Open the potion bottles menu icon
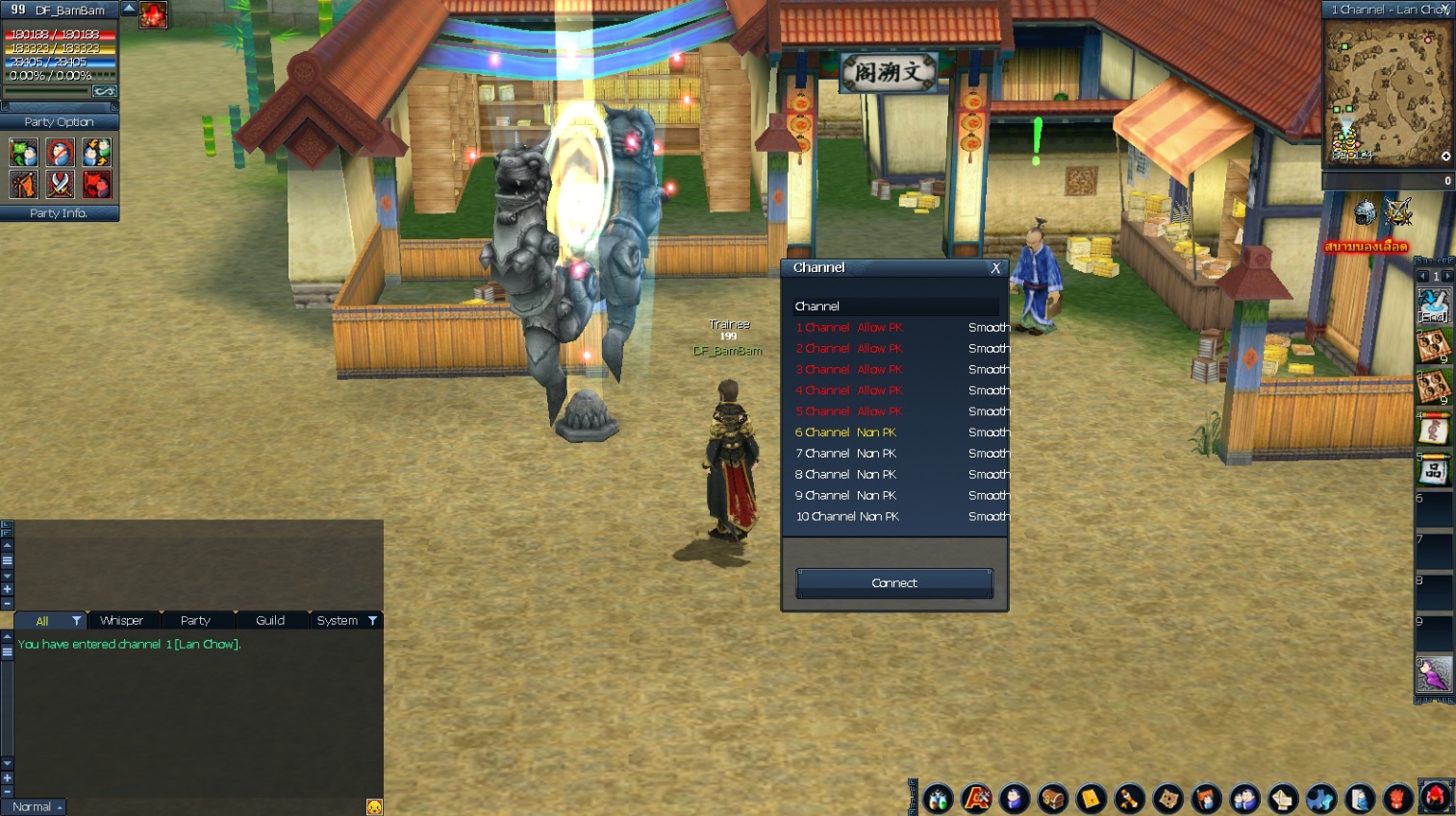The height and width of the screenshot is (816, 1456). coord(938,798)
